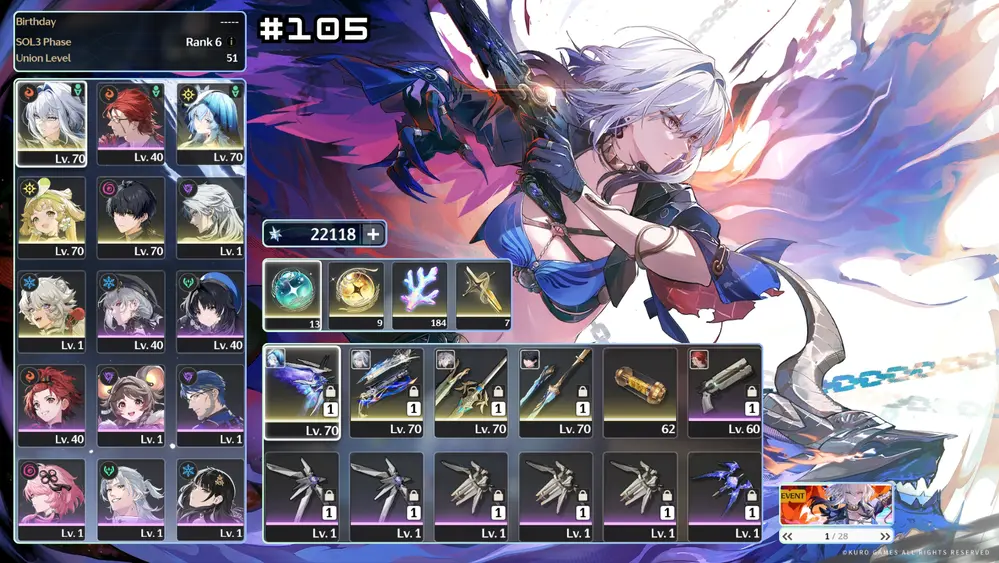This screenshot has width=999, height=563.
Task: Go to the next page of 28
Action: click(x=884, y=537)
